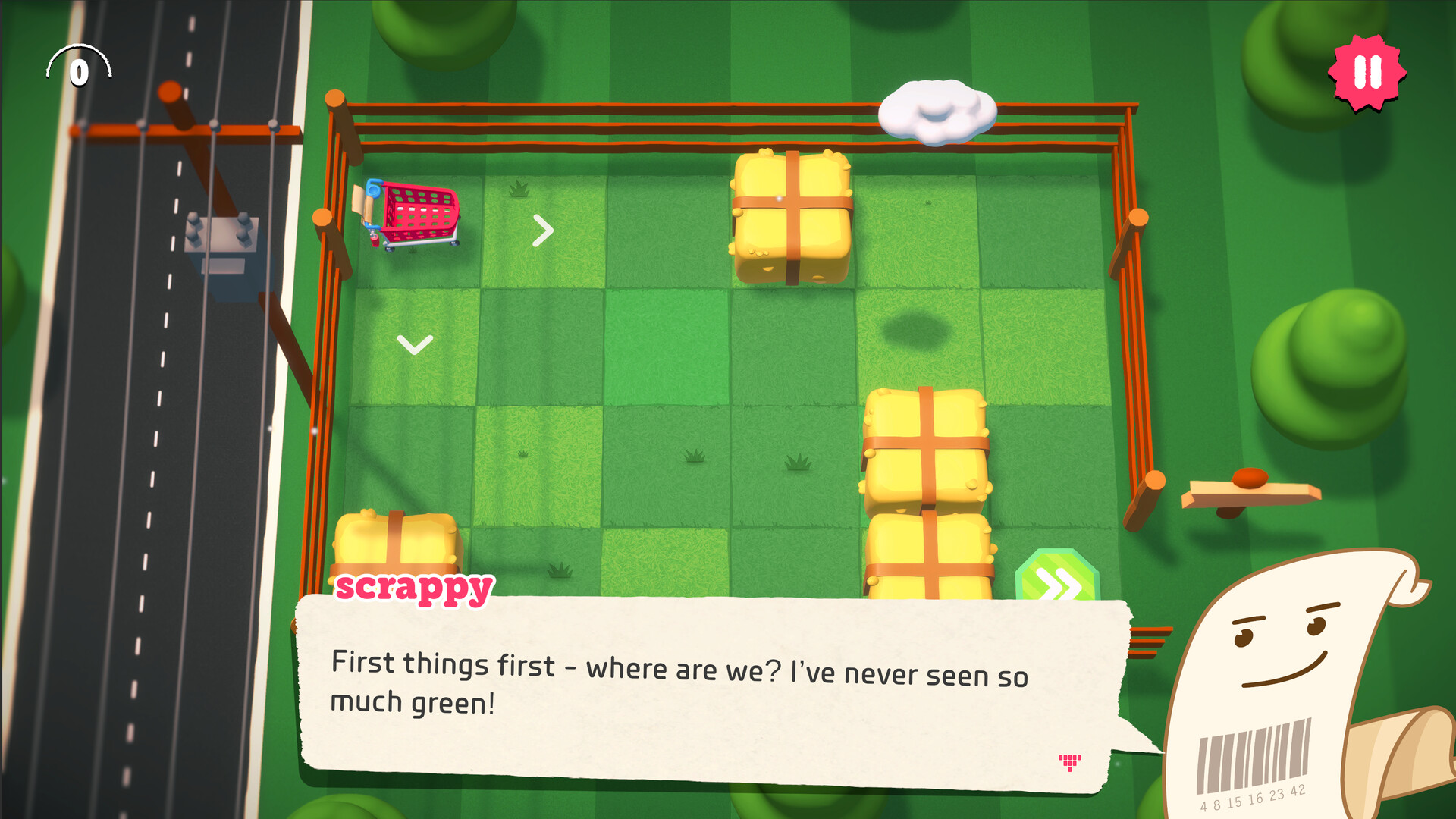Screen dimensions: 1456x819
Task: Click the right-arrow hint on the grass
Action: (x=544, y=230)
